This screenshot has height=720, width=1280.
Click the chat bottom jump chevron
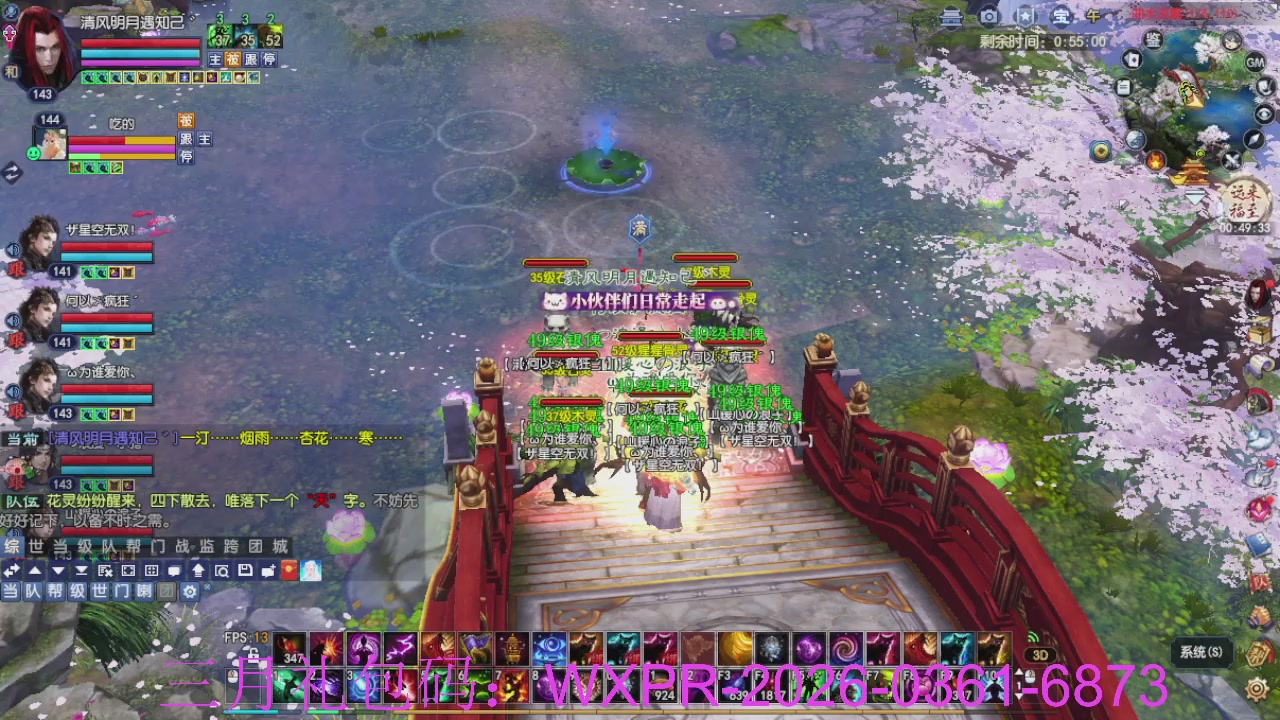point(80,570)
